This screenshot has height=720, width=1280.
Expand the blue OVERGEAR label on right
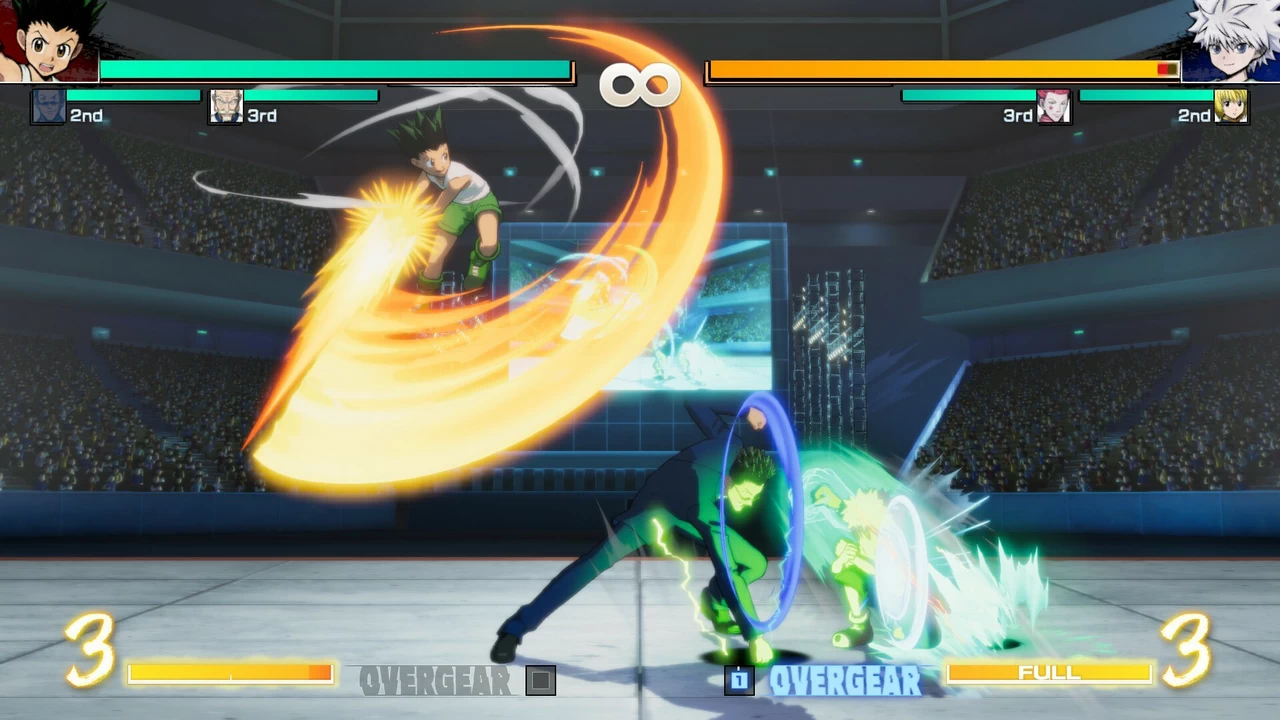[x=846, y=681]
